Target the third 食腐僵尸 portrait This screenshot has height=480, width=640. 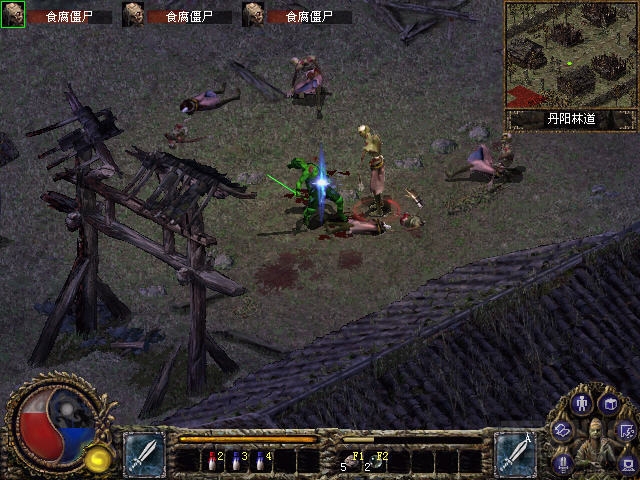(253, 14)
